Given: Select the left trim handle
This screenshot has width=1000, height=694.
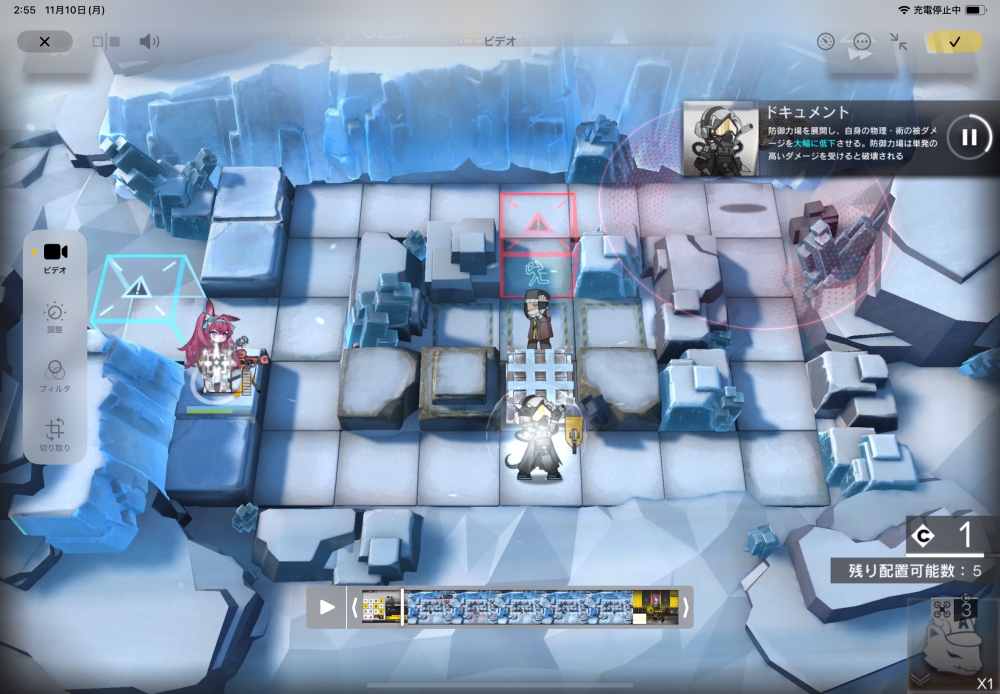Looking at the screenshot, I should coord(353,606).
